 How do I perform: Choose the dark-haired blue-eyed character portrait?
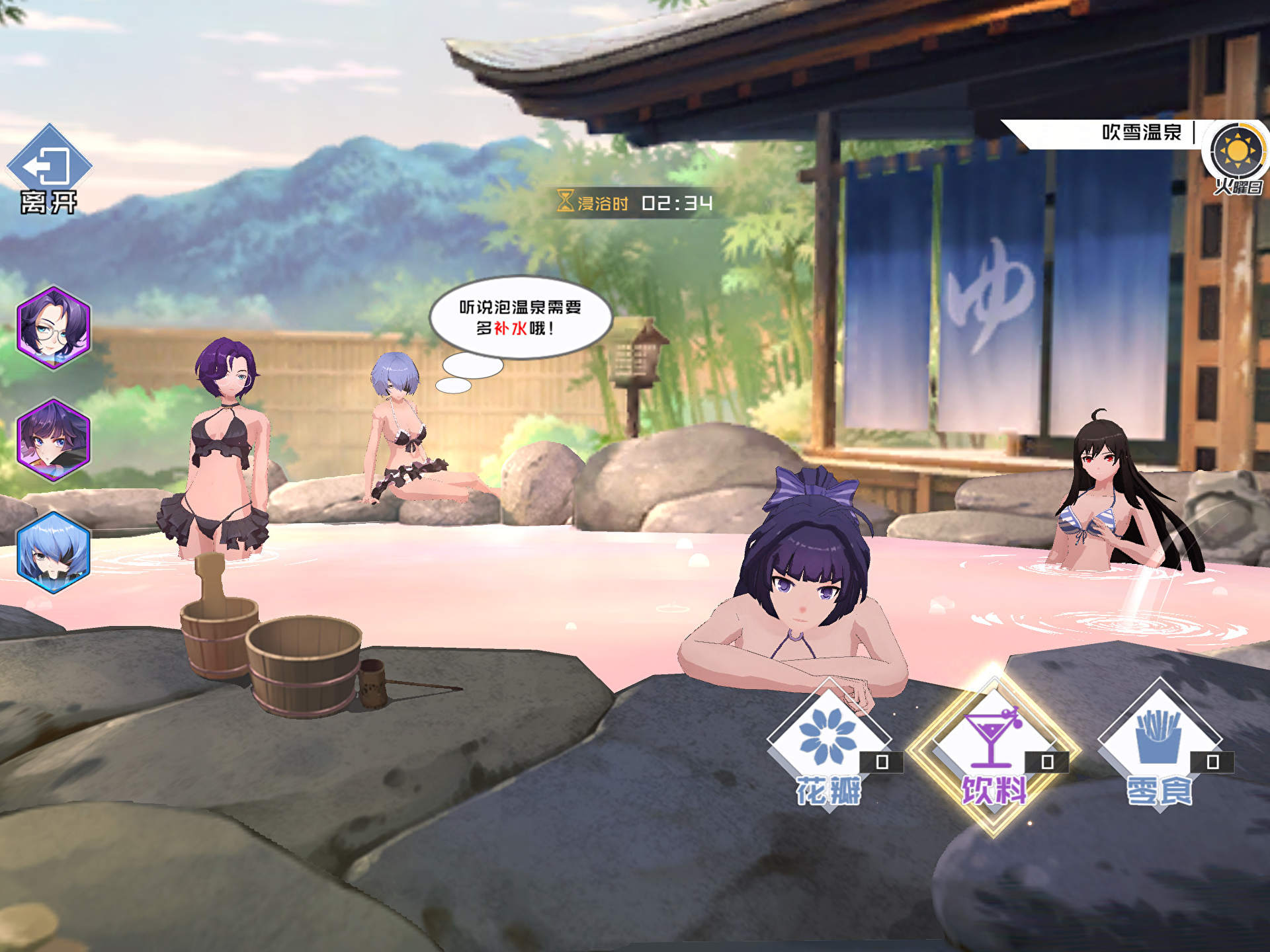click(x=53, y=440)
